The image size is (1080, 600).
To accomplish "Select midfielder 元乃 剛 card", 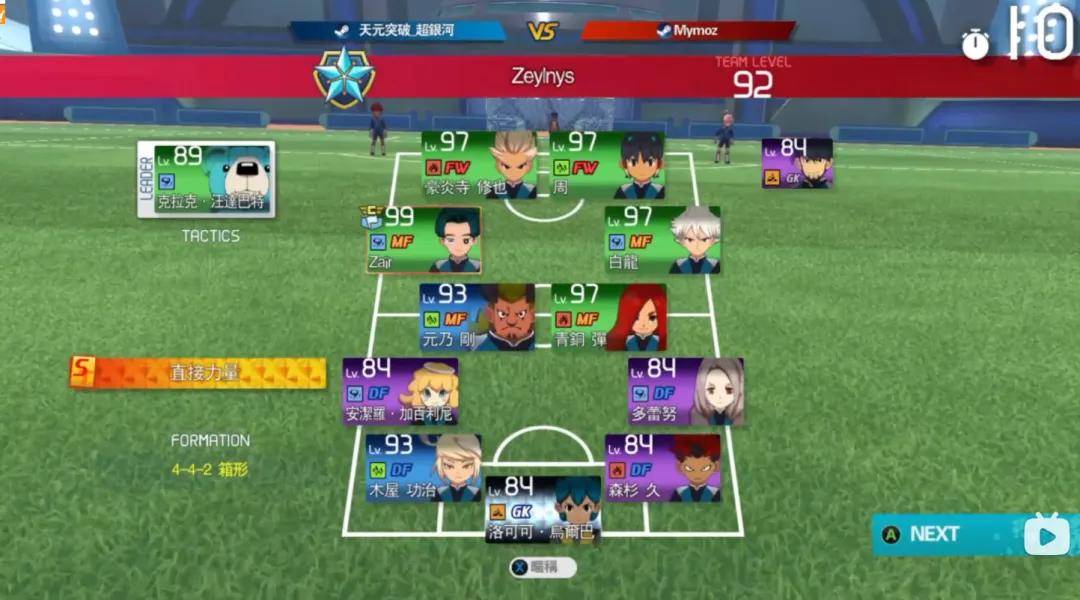I will point(477,317).
